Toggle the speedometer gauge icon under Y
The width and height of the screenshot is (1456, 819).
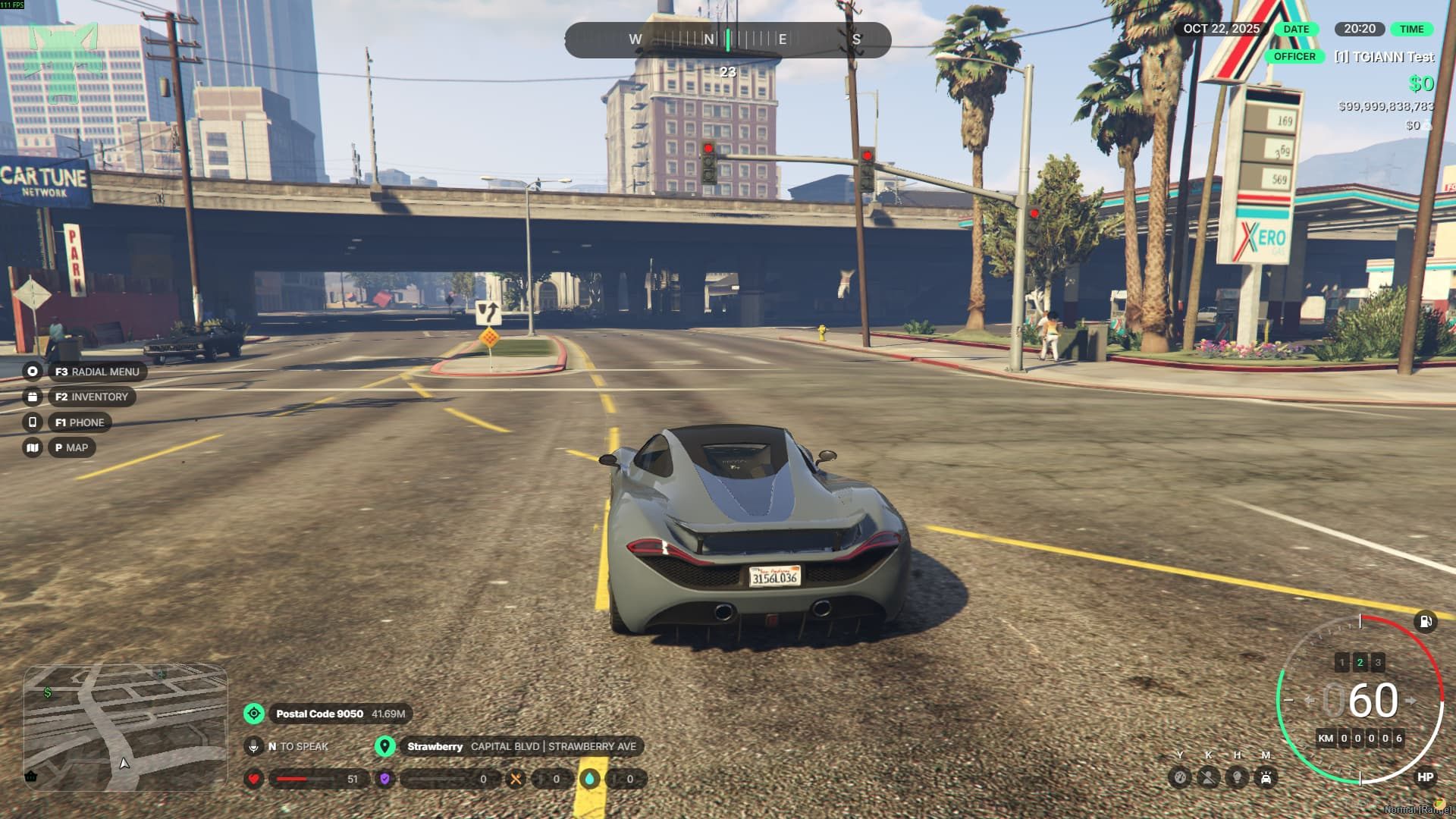click(1180, 777)
